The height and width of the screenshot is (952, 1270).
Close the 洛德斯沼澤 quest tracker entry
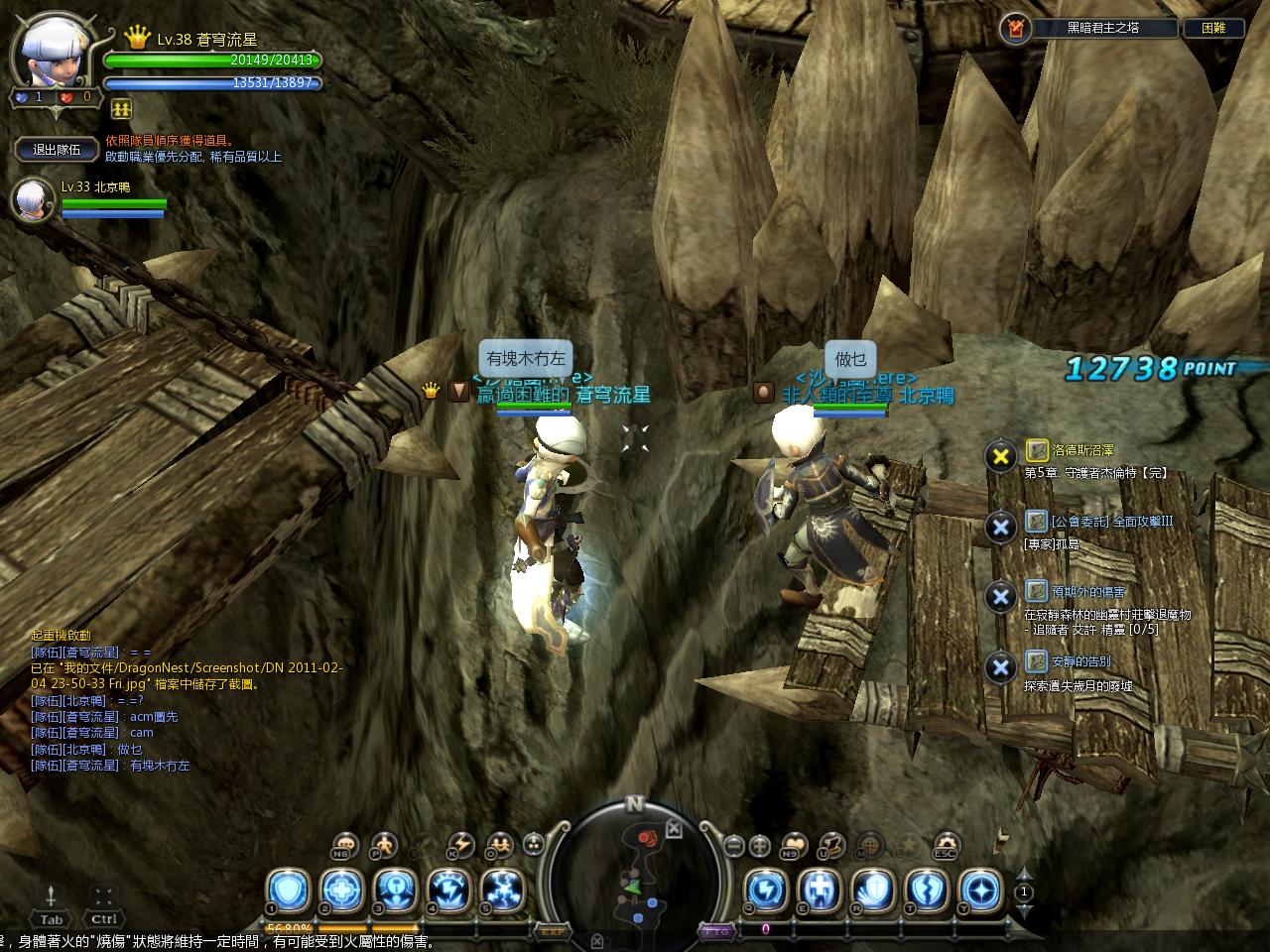pyautogui.click(x=1000, y=456)
